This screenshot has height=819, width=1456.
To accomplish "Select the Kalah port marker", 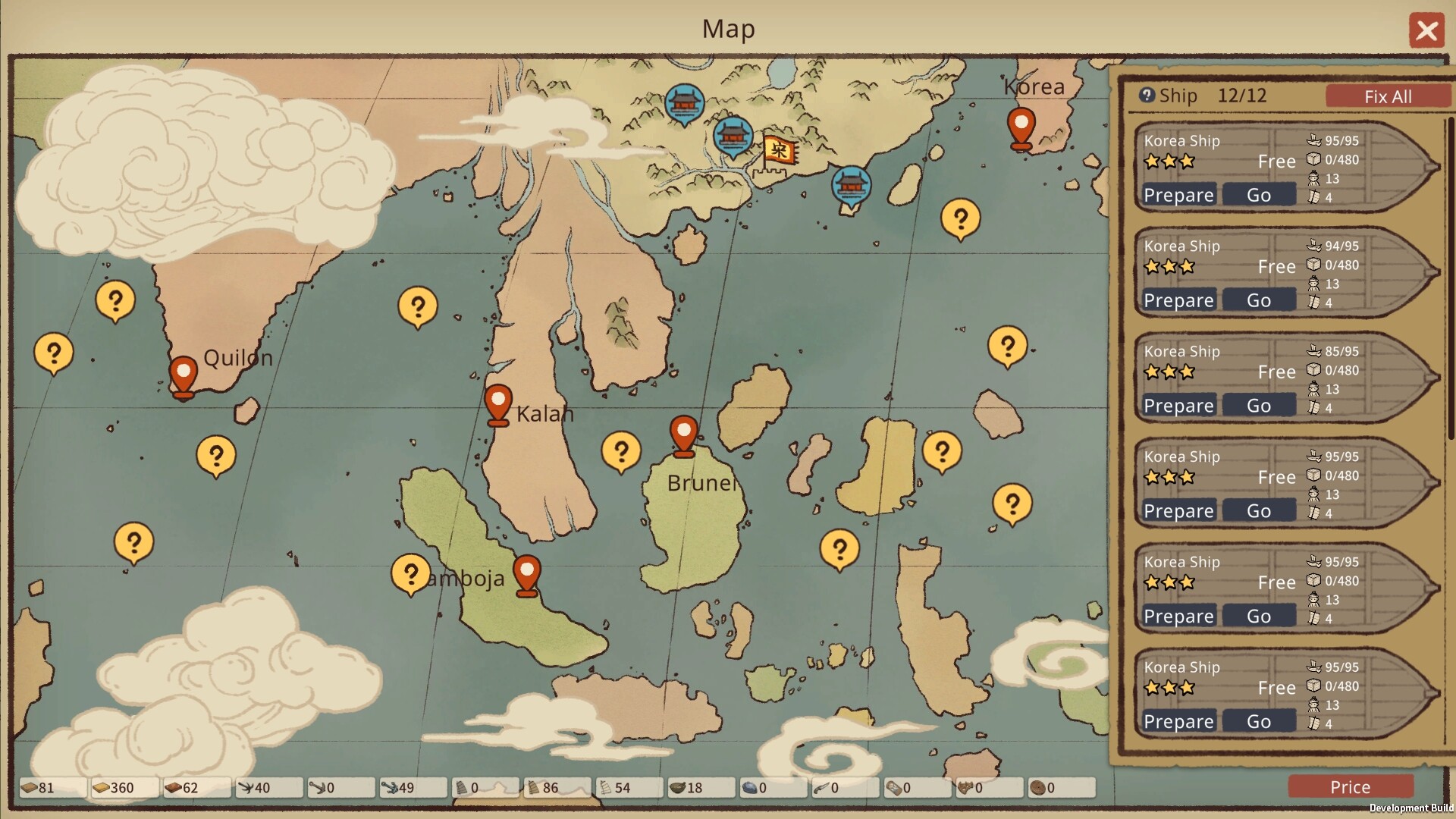I will pos(497,404).
